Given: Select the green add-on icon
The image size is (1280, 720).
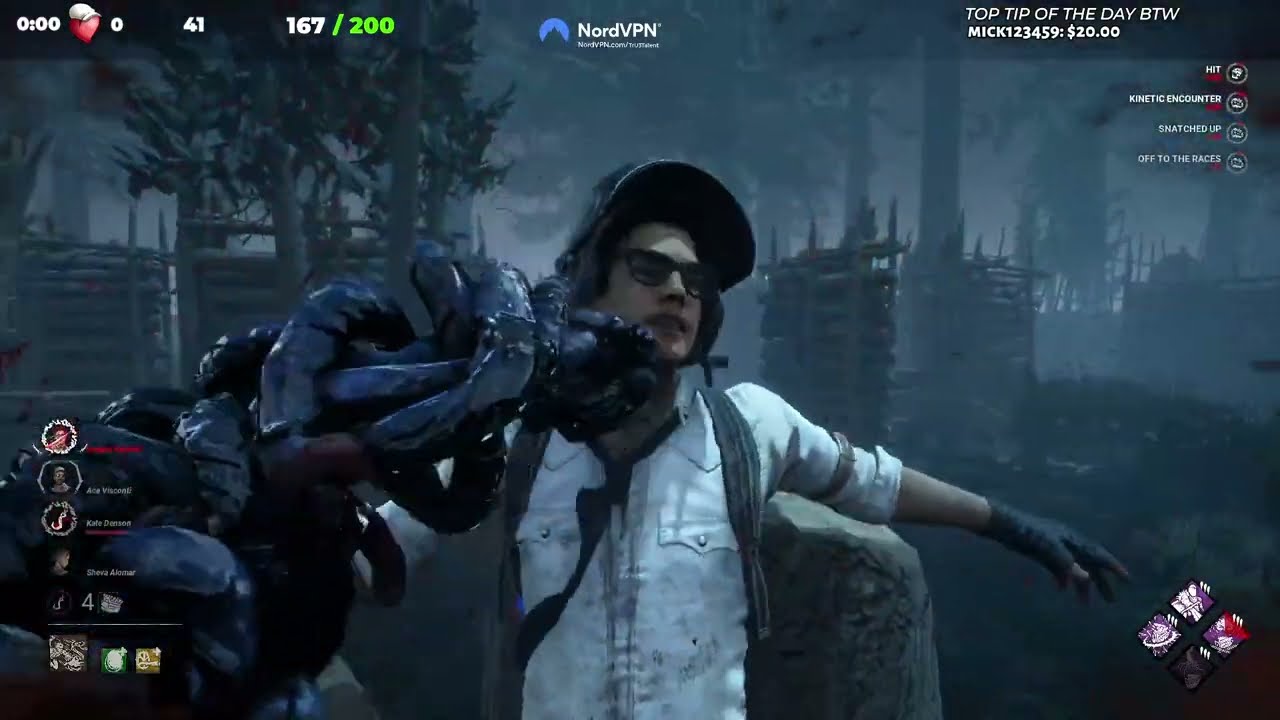Looking at the screenshot, I should click(x=113, y=659).
